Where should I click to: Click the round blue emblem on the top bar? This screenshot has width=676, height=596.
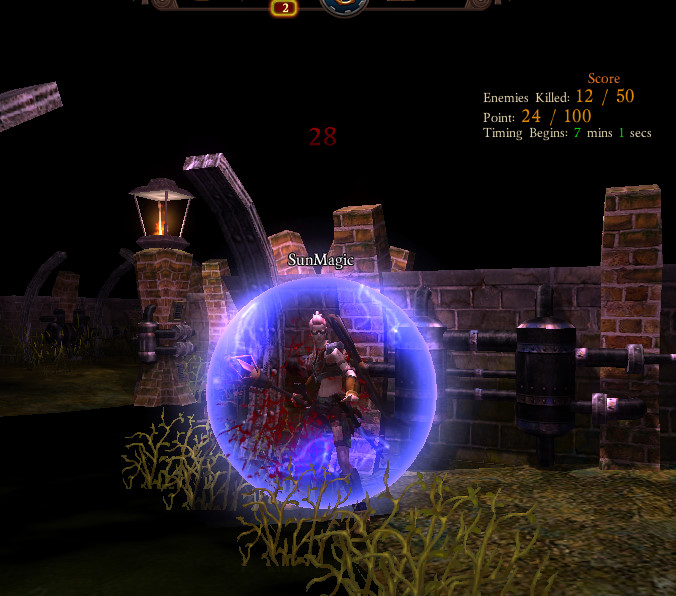click(x=345, y=5)
